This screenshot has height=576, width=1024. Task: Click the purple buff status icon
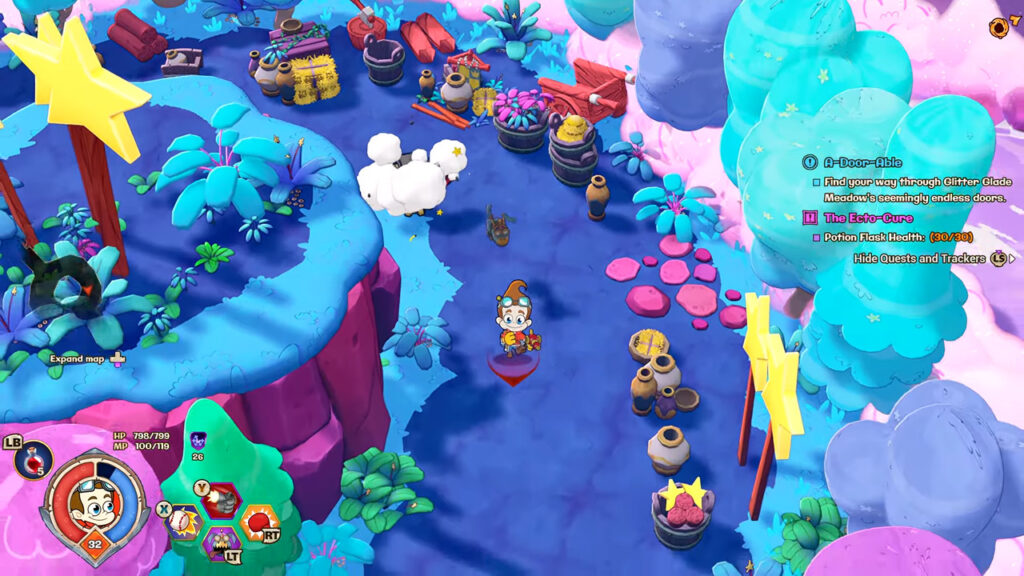pos(198,439)
